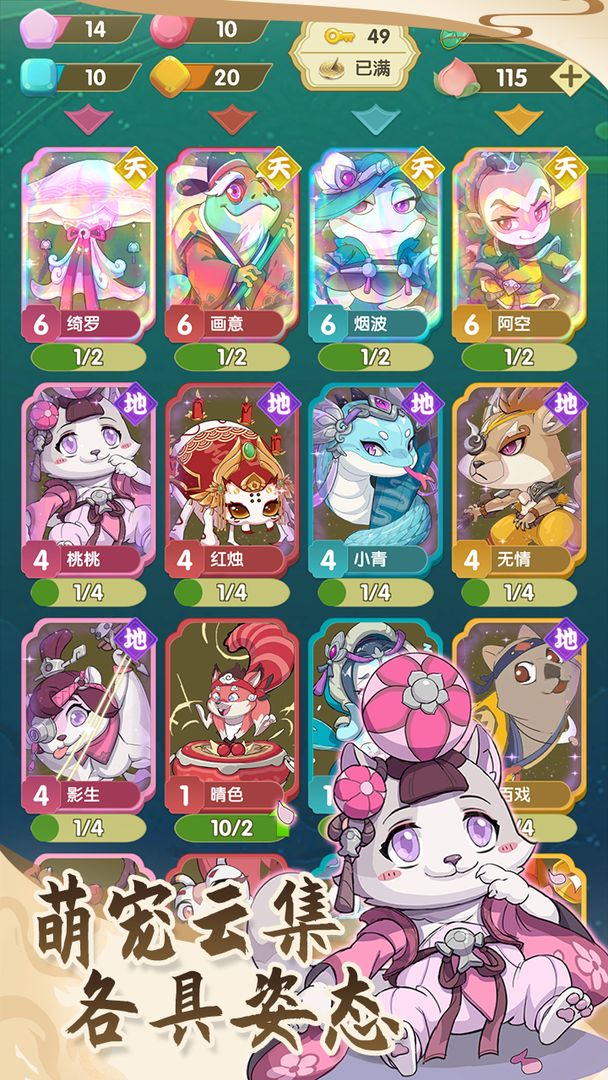The width and height of the screenshot is (608, 1080).
Task: Filter by the teal arrow marker
Action: click(x=375, y=120)
